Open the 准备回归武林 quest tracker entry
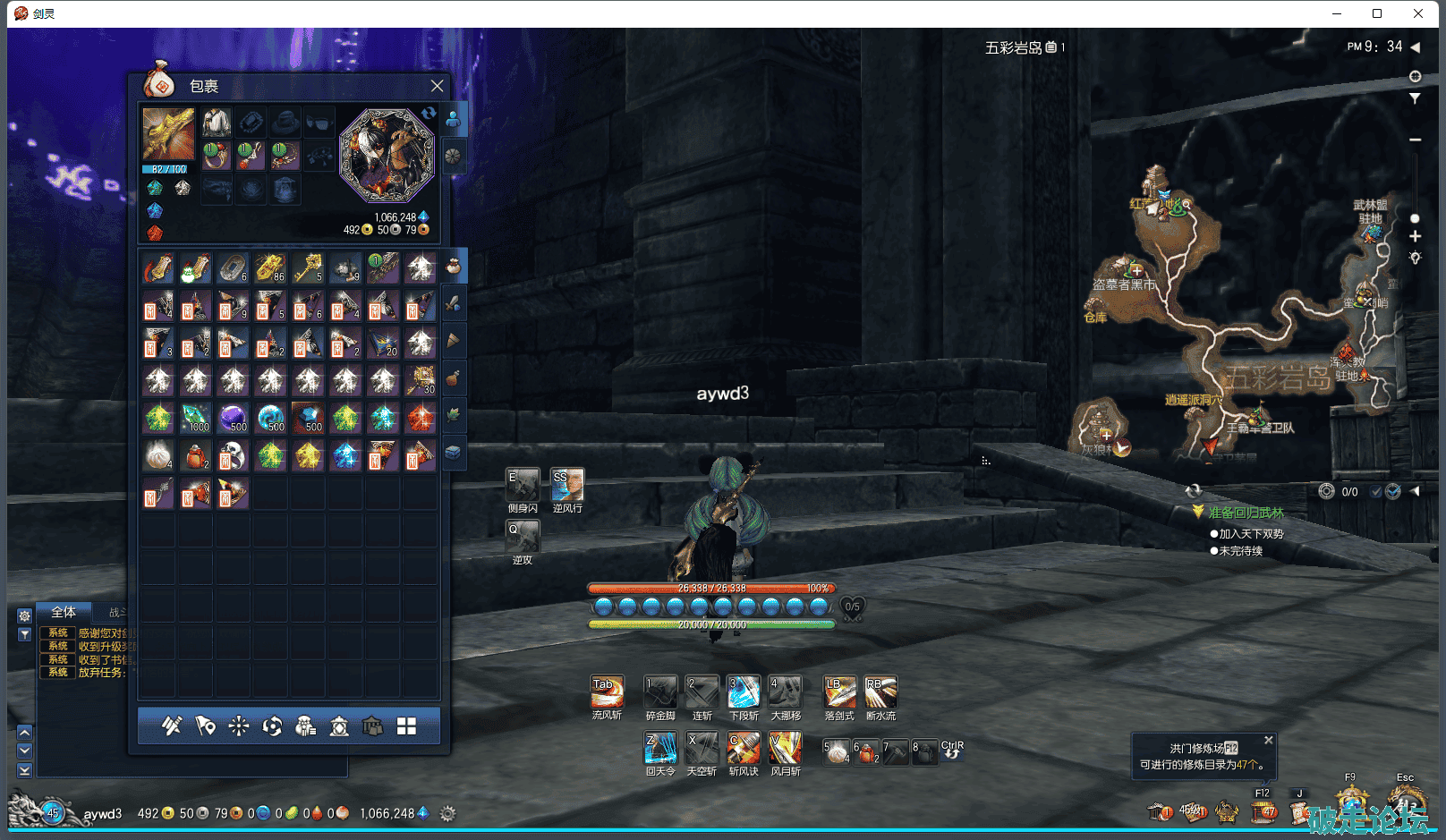This screenshot has height=840, width=1446. tap(1246, 513)
